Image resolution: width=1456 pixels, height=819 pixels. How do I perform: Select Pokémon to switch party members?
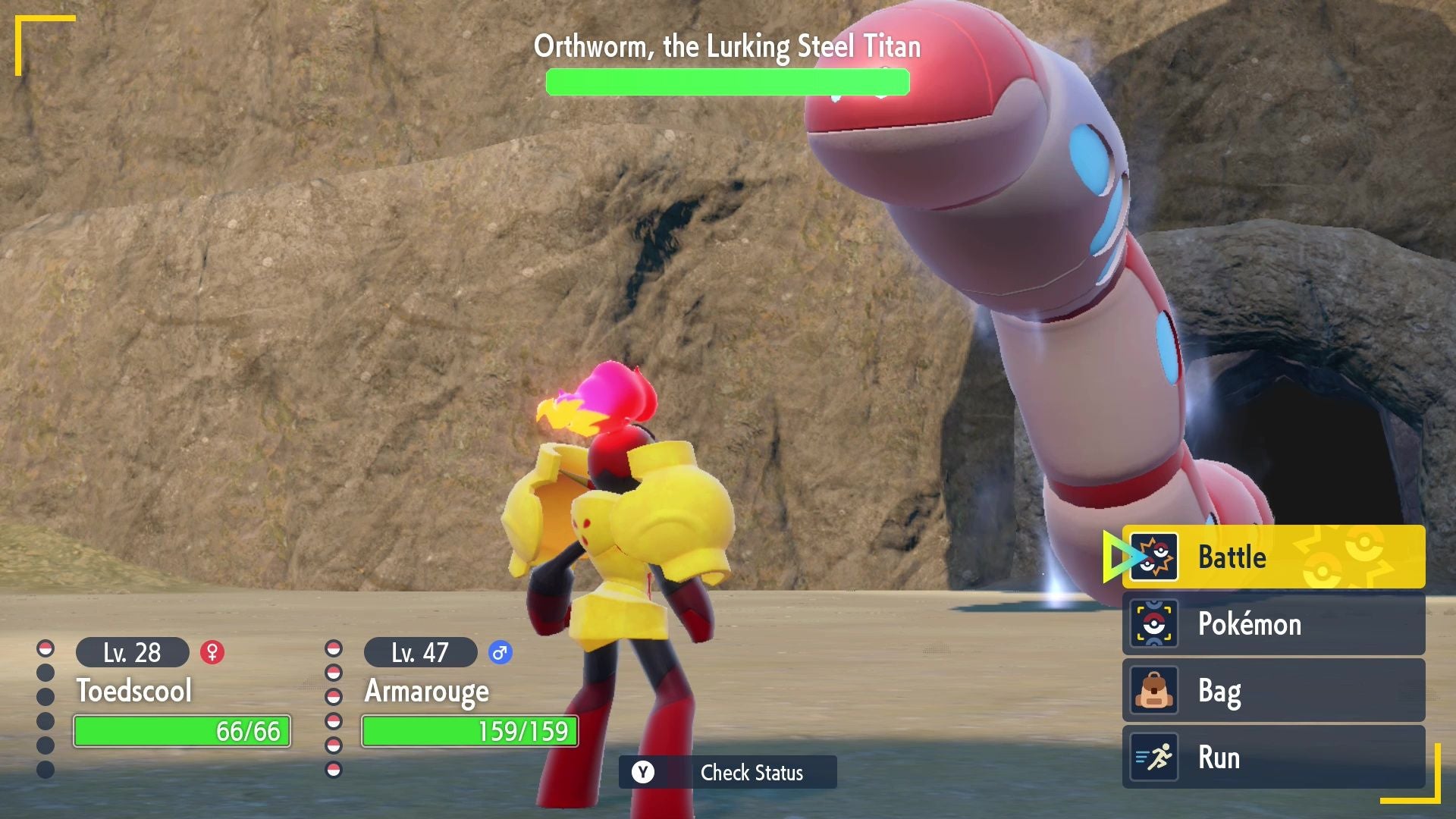[x=1259, y=624]
